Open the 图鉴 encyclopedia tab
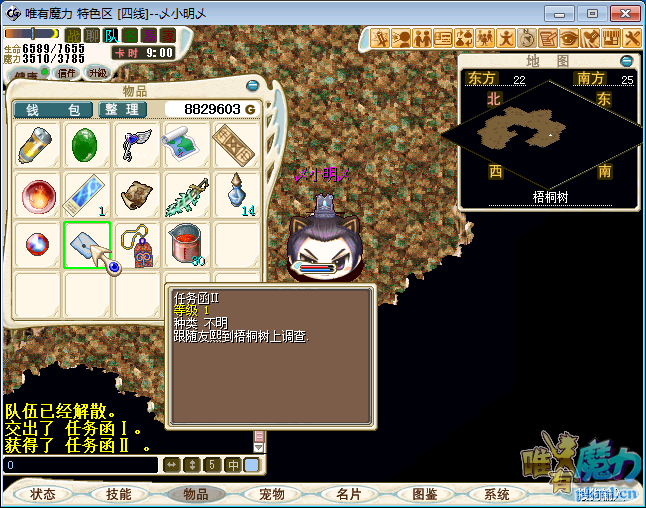Viewport: 646px width, 508px height. [425, 494]
